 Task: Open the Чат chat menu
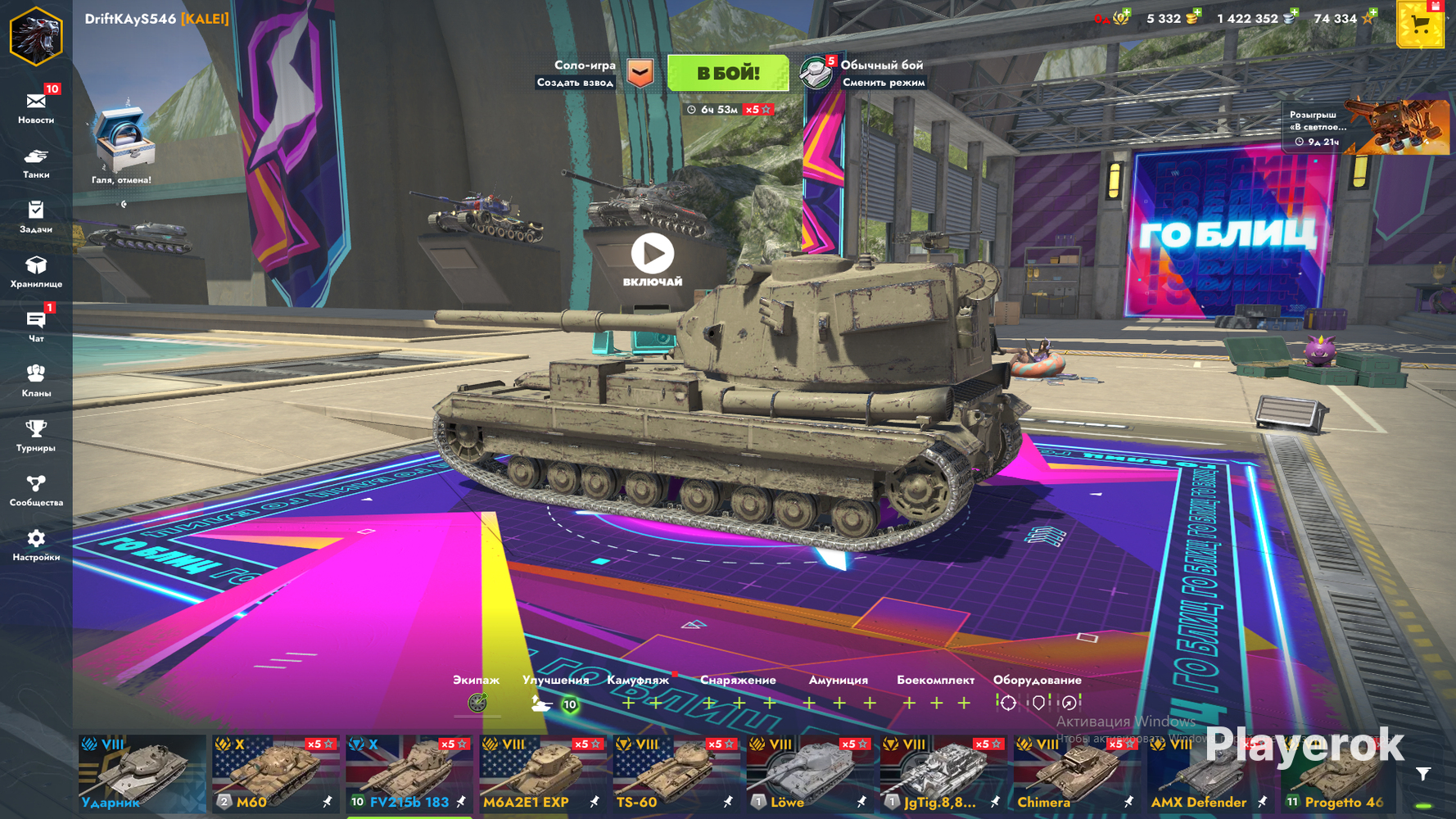(x=36, y=326)
